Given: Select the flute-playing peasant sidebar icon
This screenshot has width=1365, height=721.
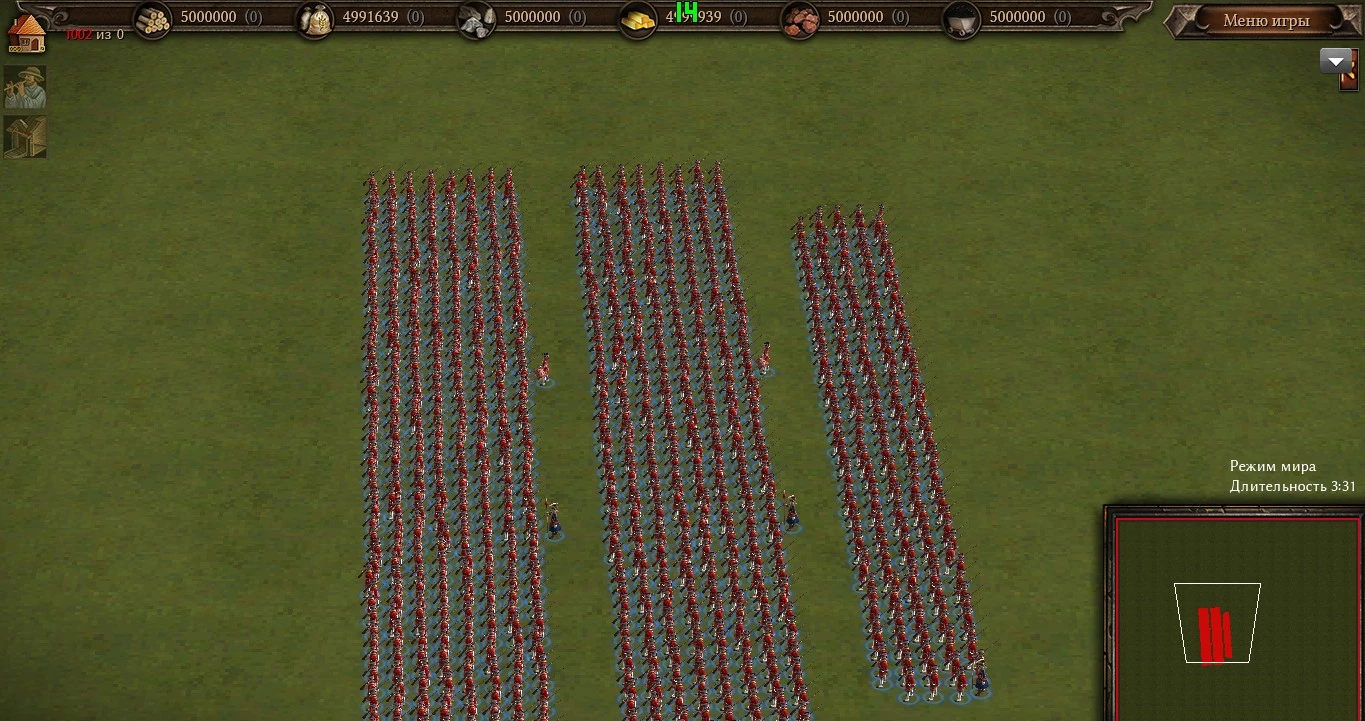Looking at the screenshot, I should (25, 87).
